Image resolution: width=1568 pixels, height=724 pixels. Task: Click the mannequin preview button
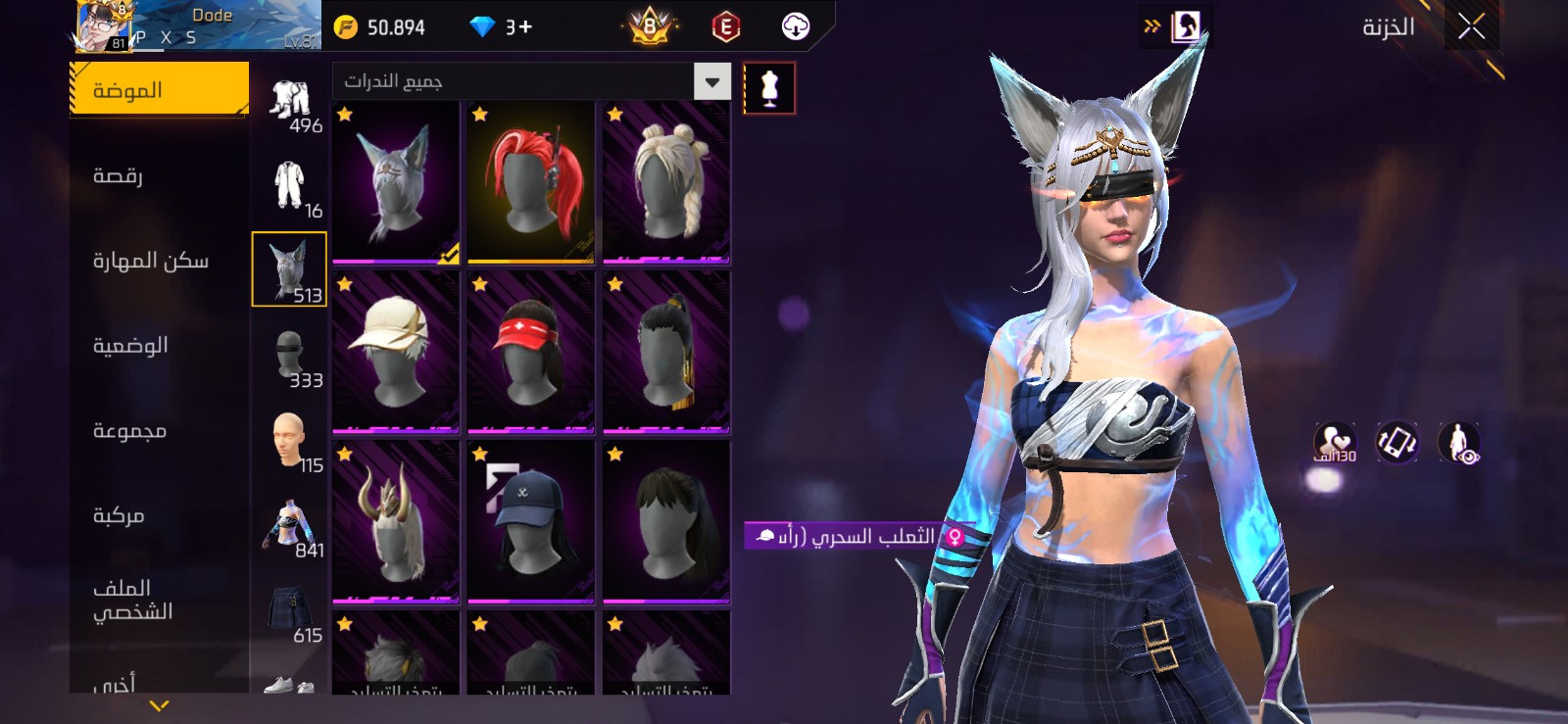click(769, 88)
